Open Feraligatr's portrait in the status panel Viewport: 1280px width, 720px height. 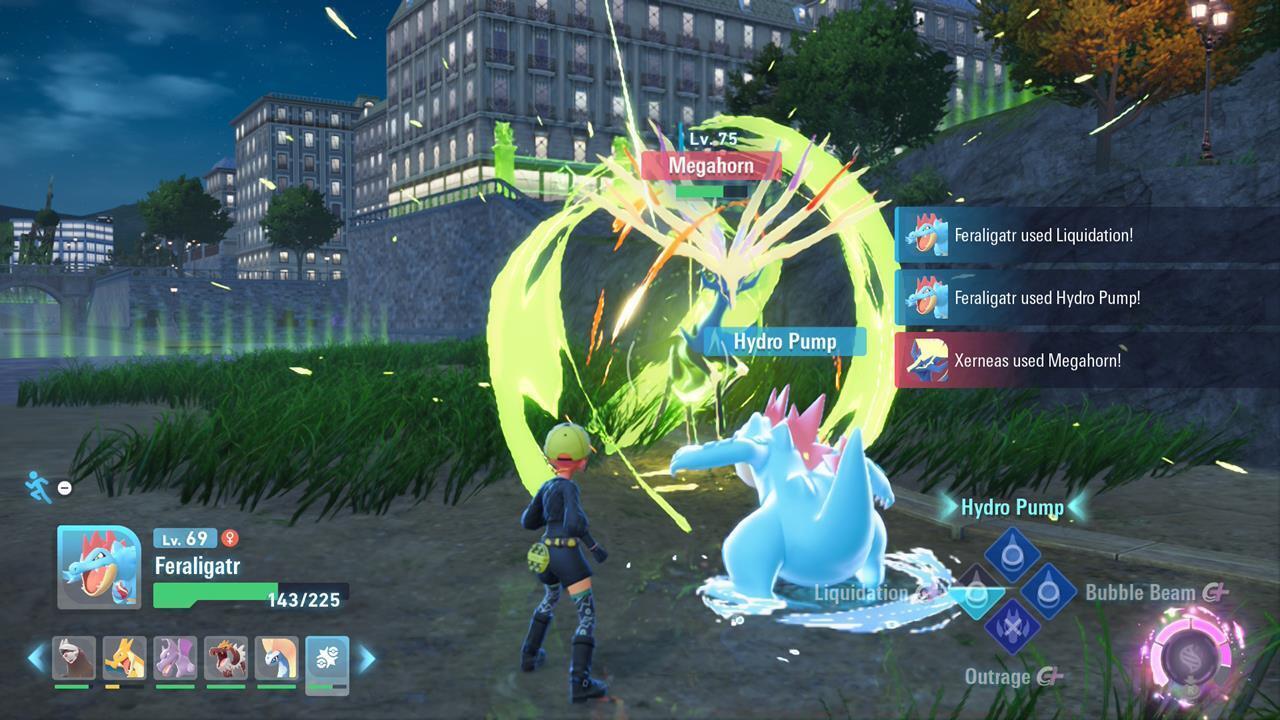100,566
